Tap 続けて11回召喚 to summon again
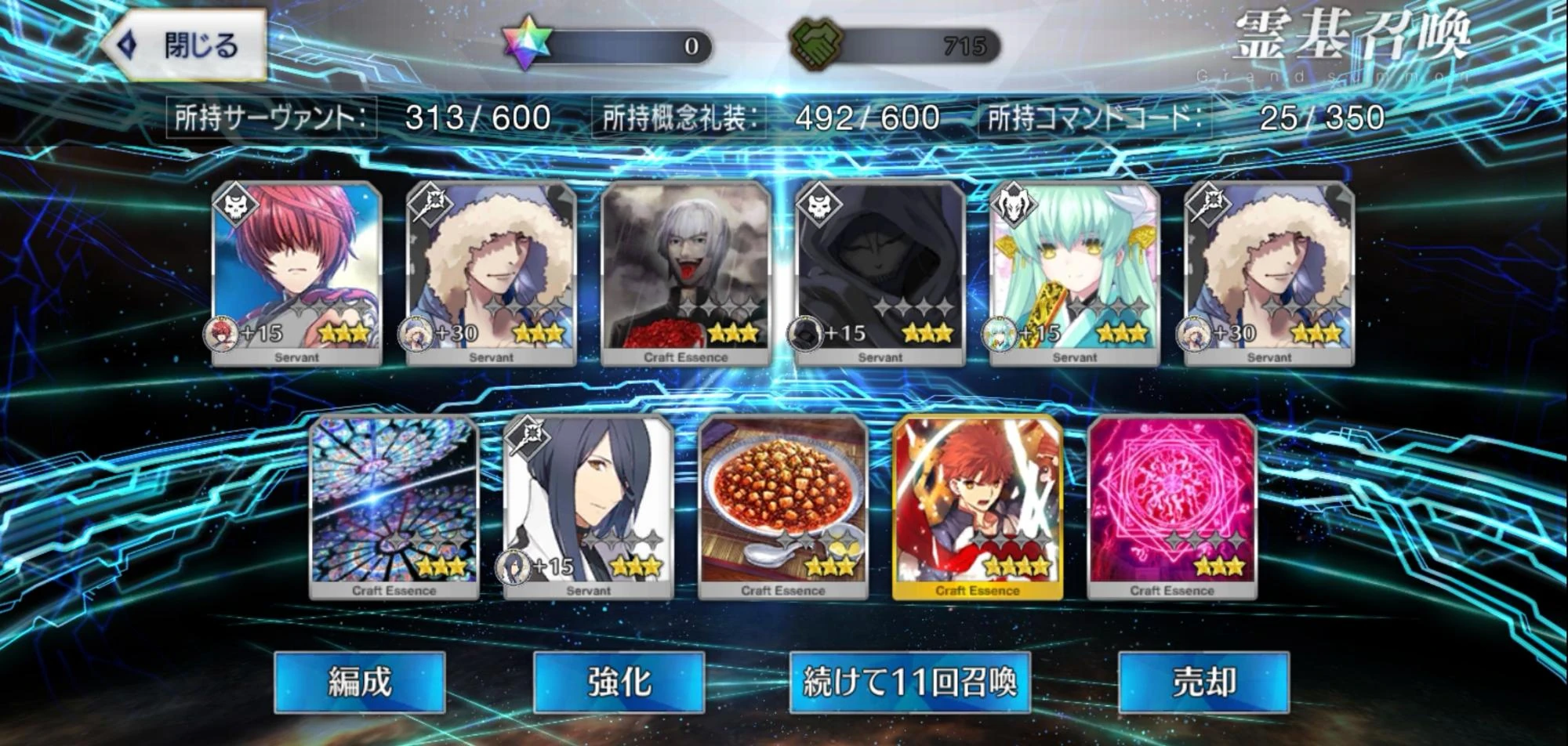 [911, 684]
